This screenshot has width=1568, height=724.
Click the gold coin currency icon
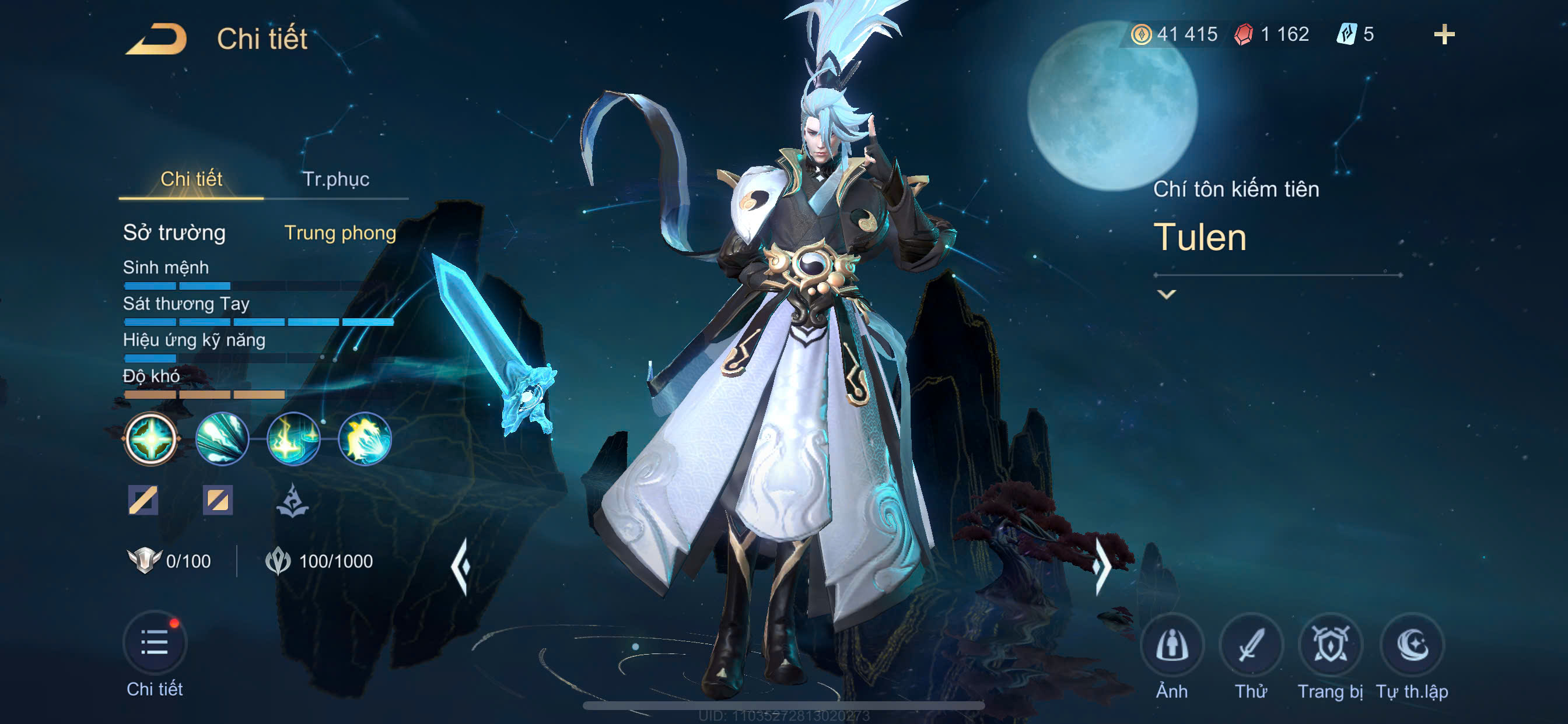pyautogui.click(x=1140, y=34)
